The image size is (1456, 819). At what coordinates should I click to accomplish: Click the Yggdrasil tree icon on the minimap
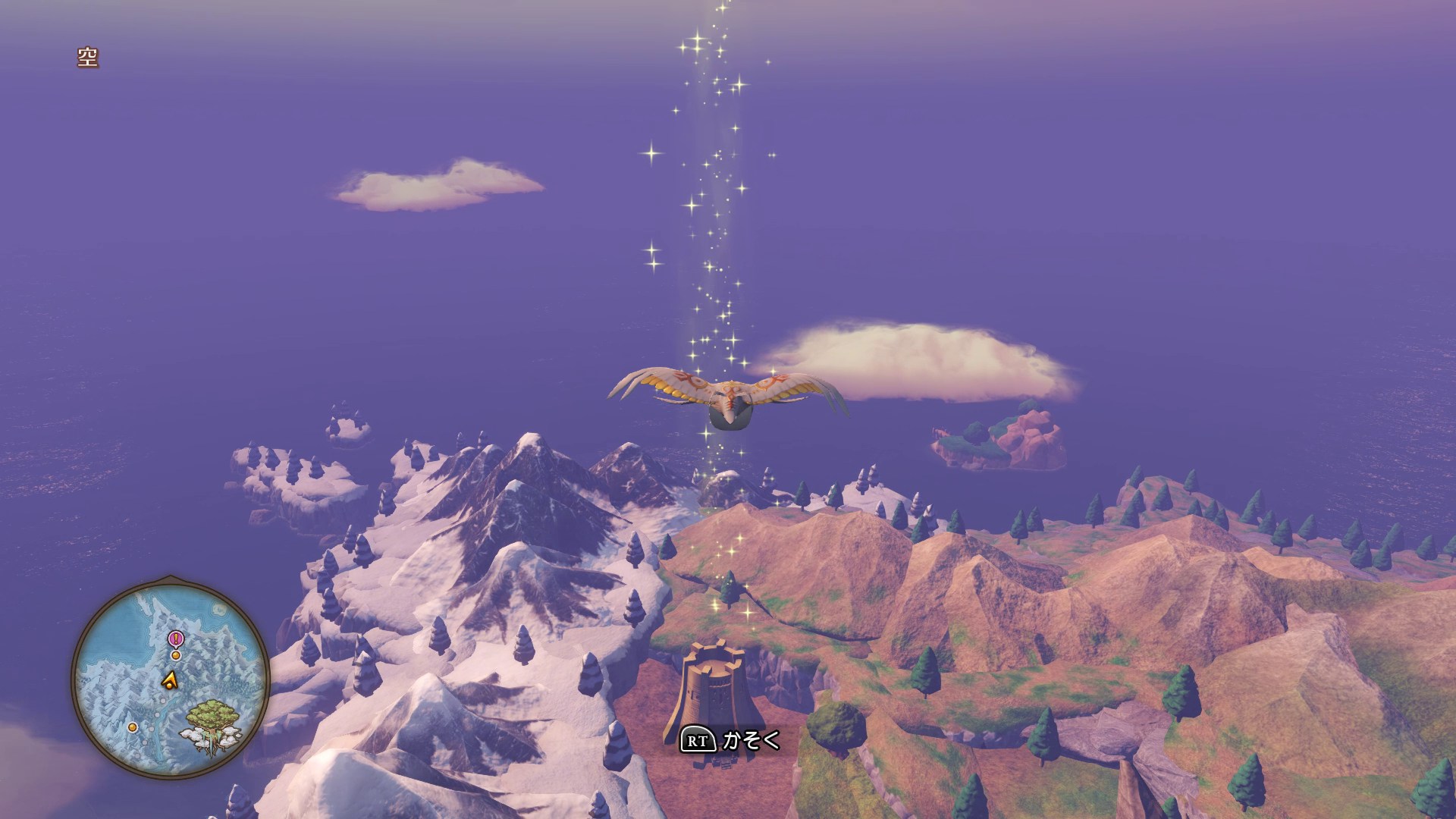tap(211, 723)
